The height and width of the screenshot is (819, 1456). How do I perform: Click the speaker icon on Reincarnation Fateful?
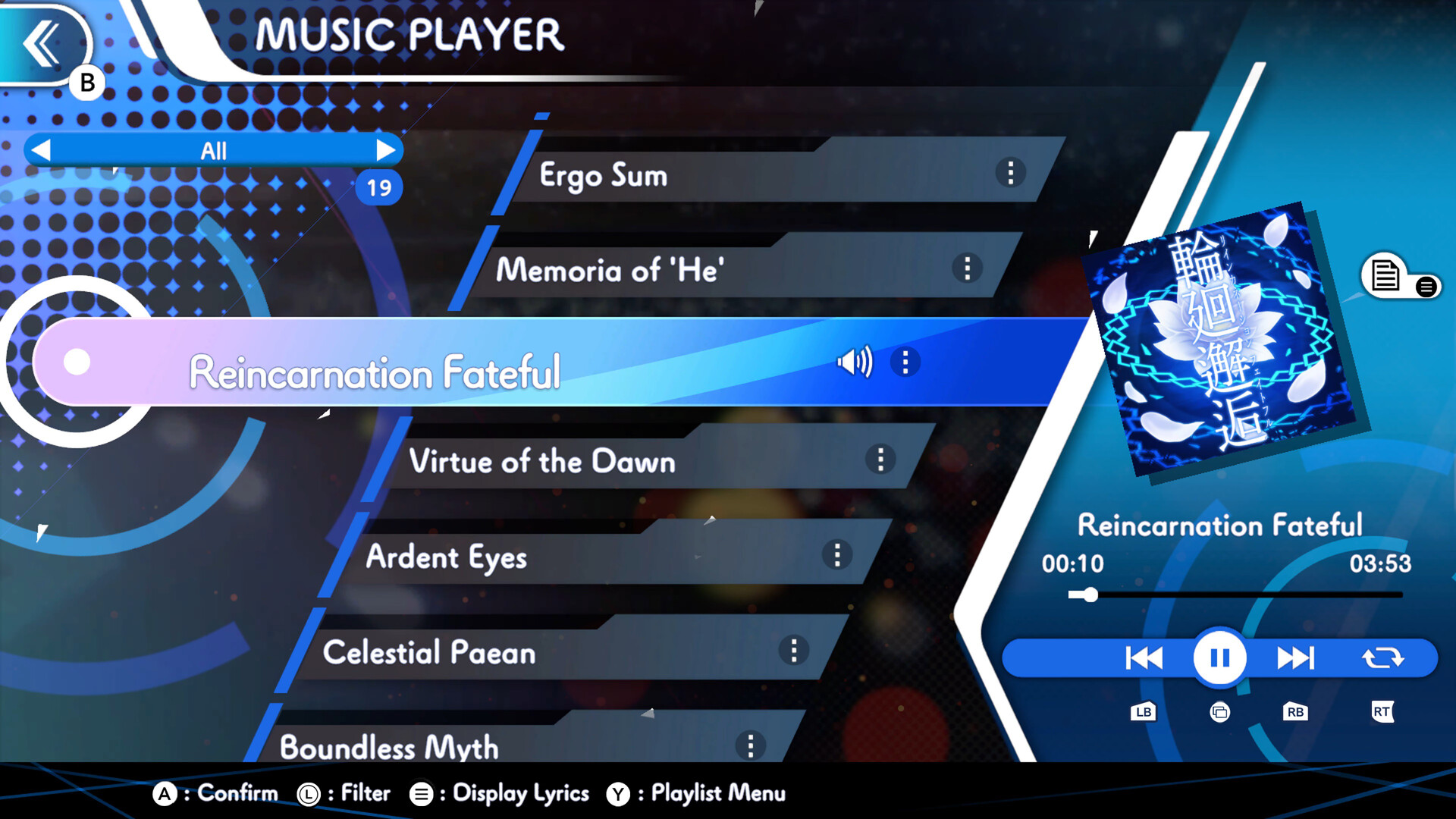coord(855,362)
